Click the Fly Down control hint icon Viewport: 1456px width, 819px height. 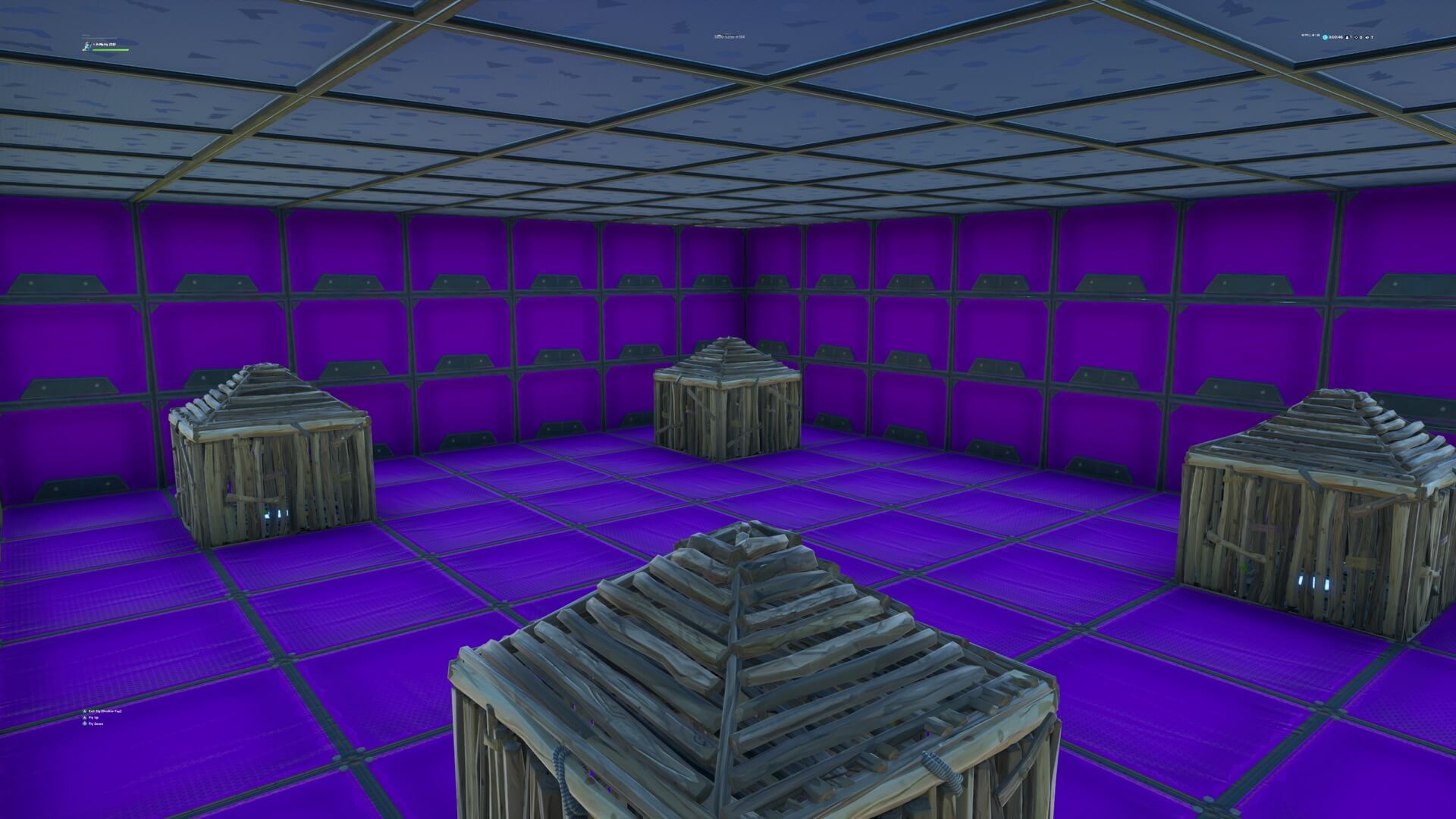pos(85,723)
